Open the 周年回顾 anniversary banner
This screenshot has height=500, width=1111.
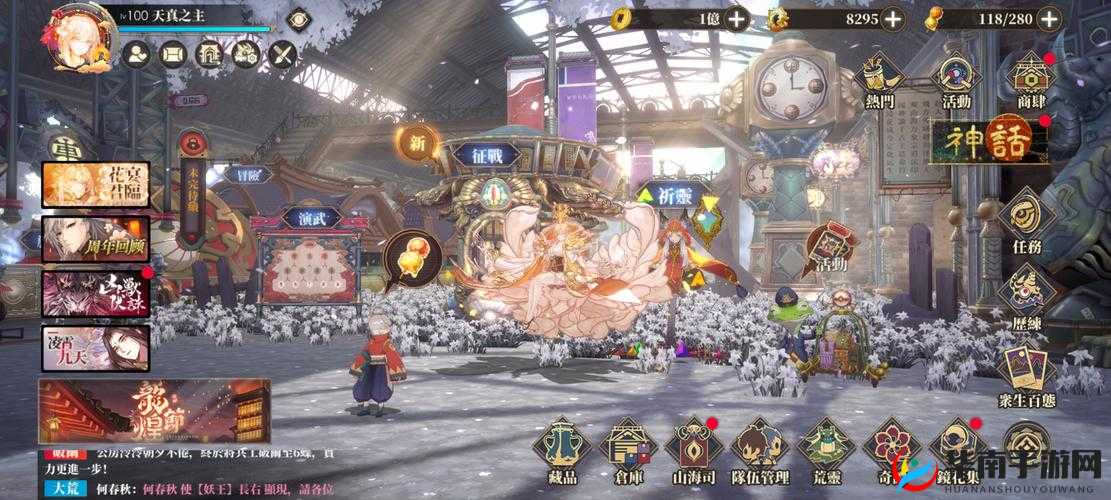pos(95,239)
